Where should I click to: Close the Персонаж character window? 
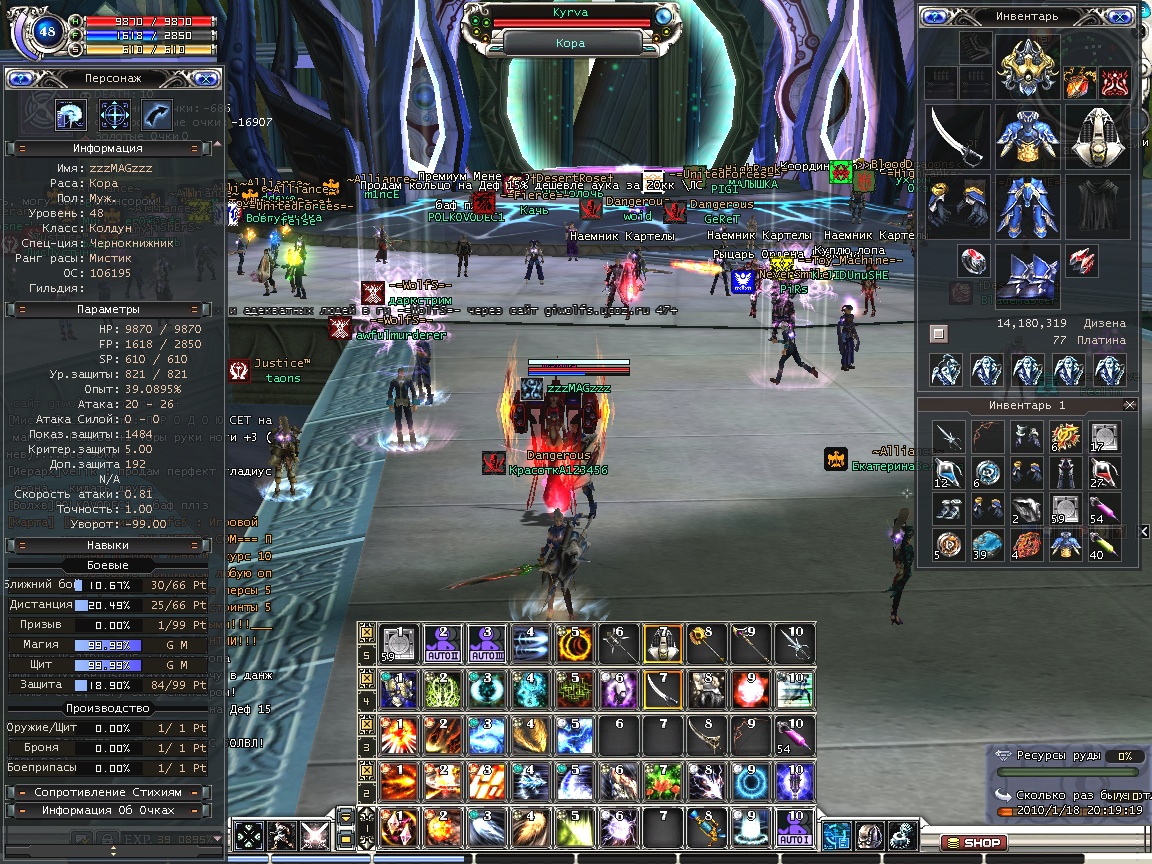click(x=205, y=77)
